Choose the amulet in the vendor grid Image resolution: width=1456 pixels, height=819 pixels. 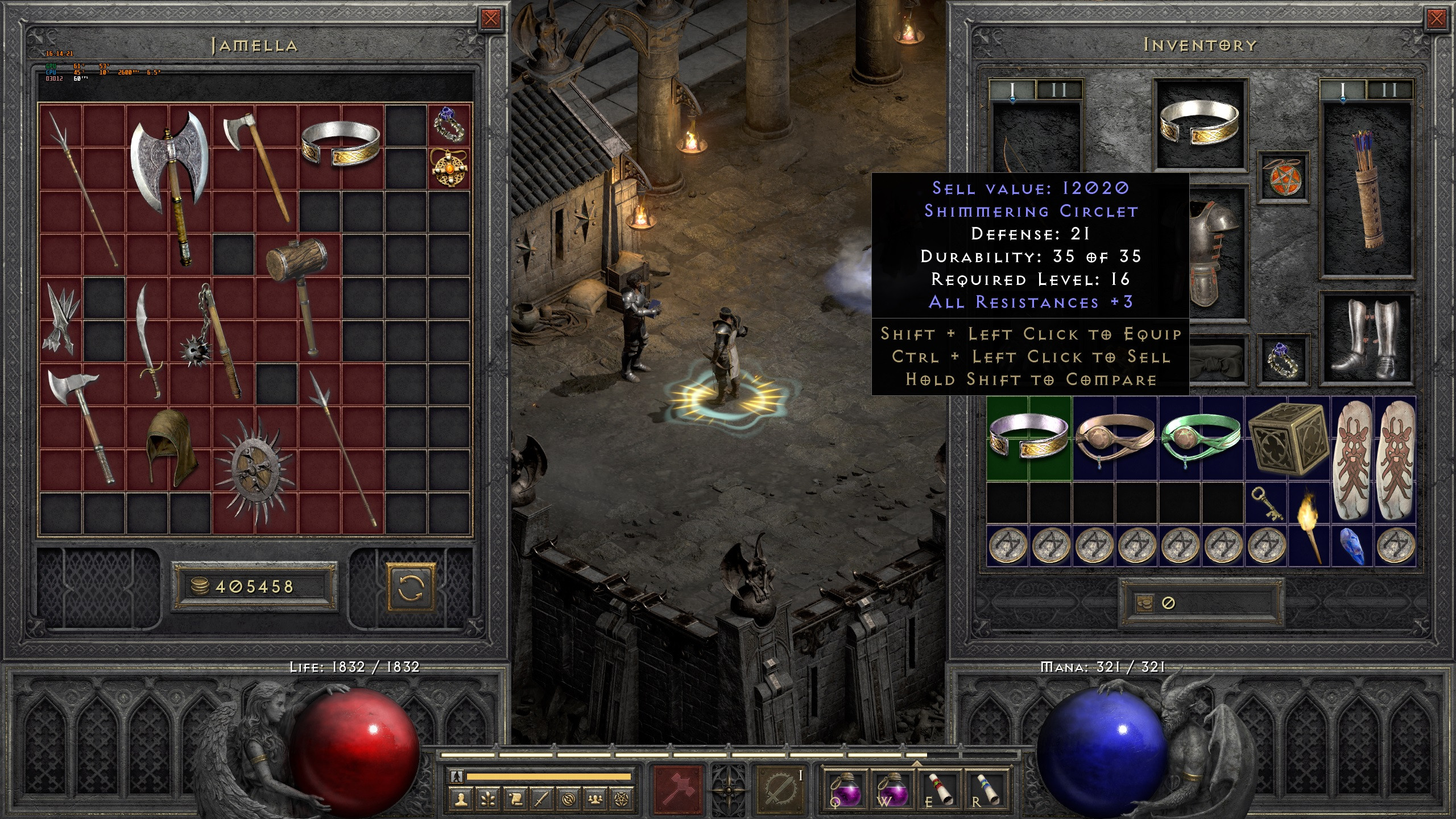pyautogui.click(x=449, y=168)
